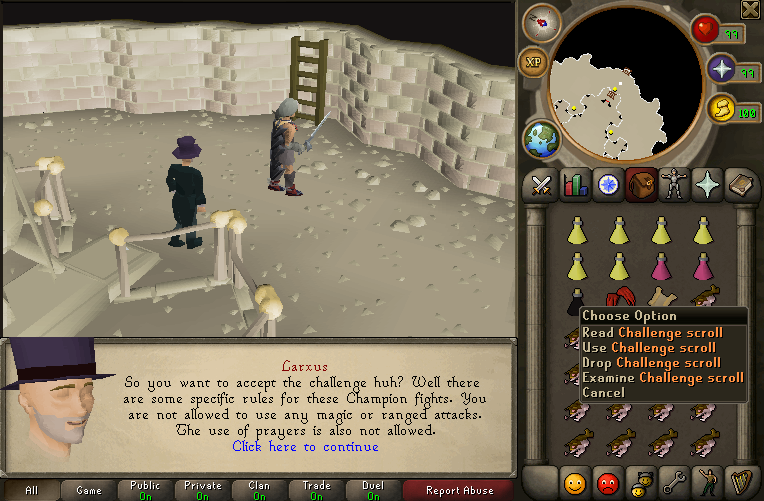Viewport: 764px width, 501px height.
Task: Click here to continue the Larxus dialogue
Action: point(305,446)
